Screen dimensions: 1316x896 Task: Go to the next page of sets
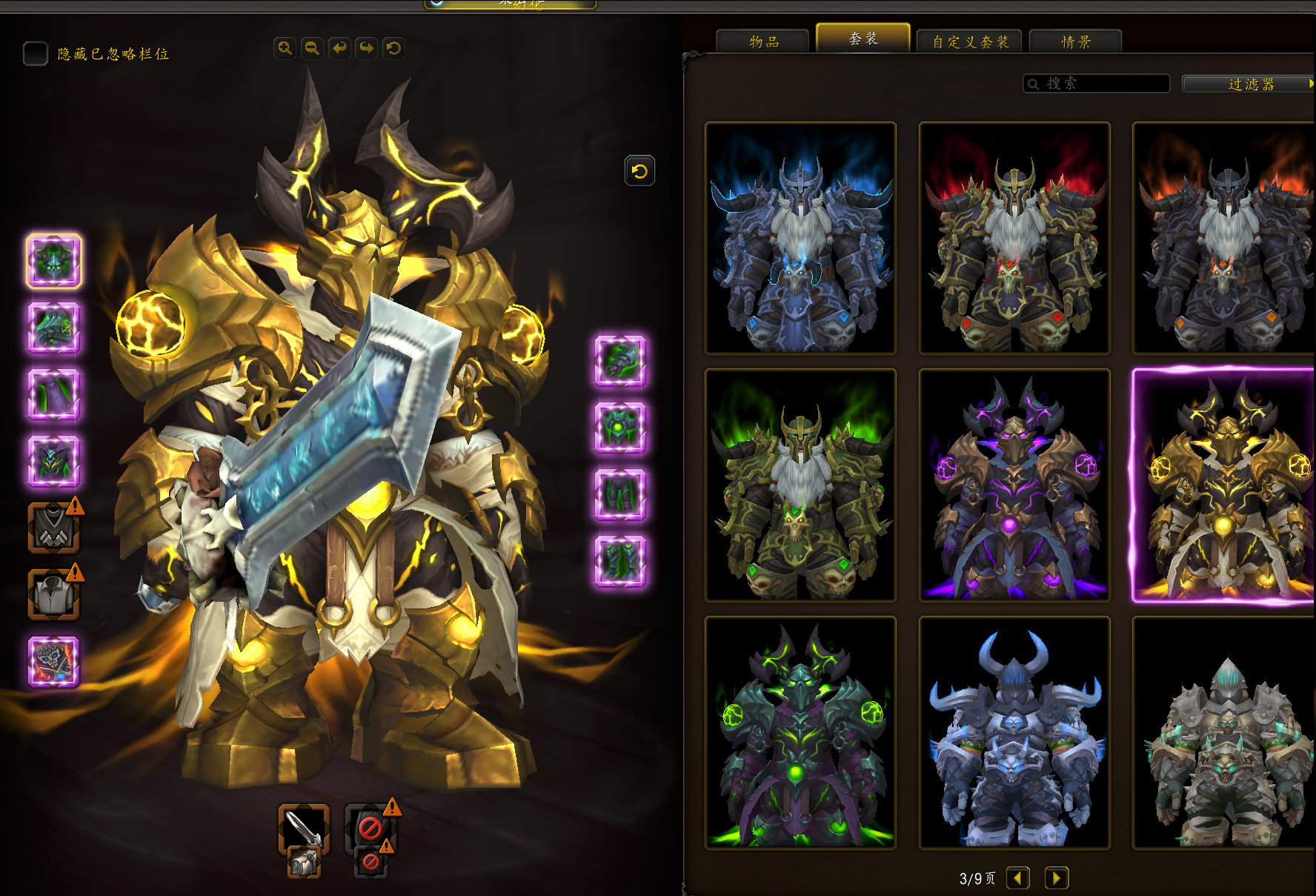pos(1057,878)
